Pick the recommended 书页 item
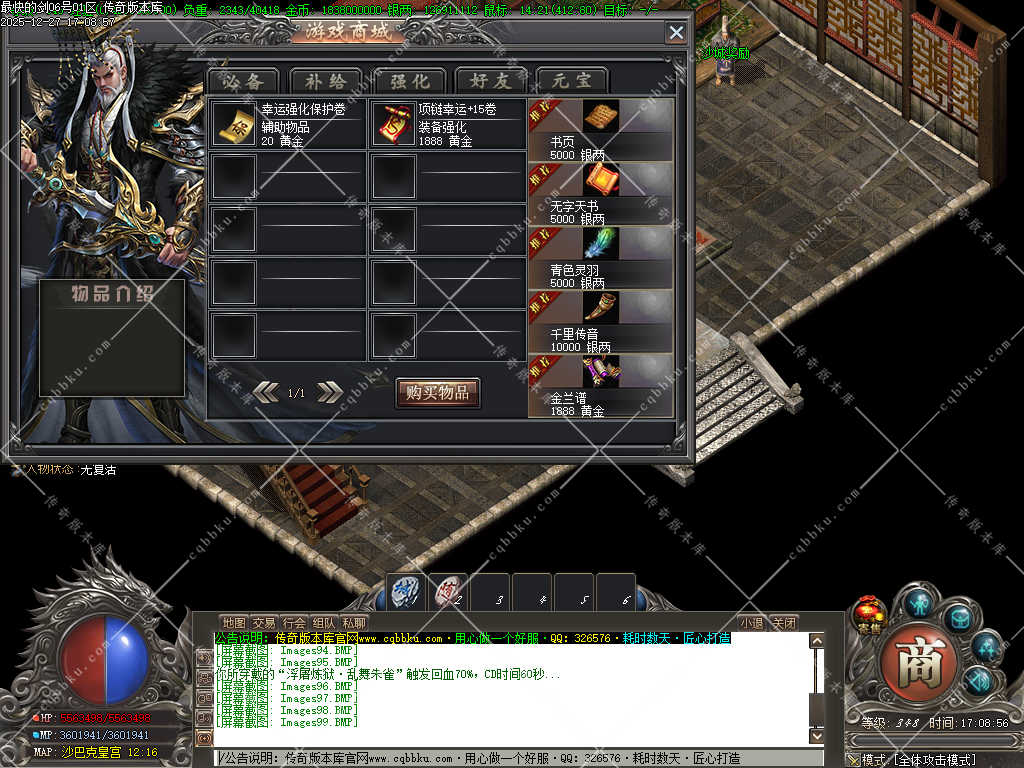The image size is (1024, 768). click(601, 118)
